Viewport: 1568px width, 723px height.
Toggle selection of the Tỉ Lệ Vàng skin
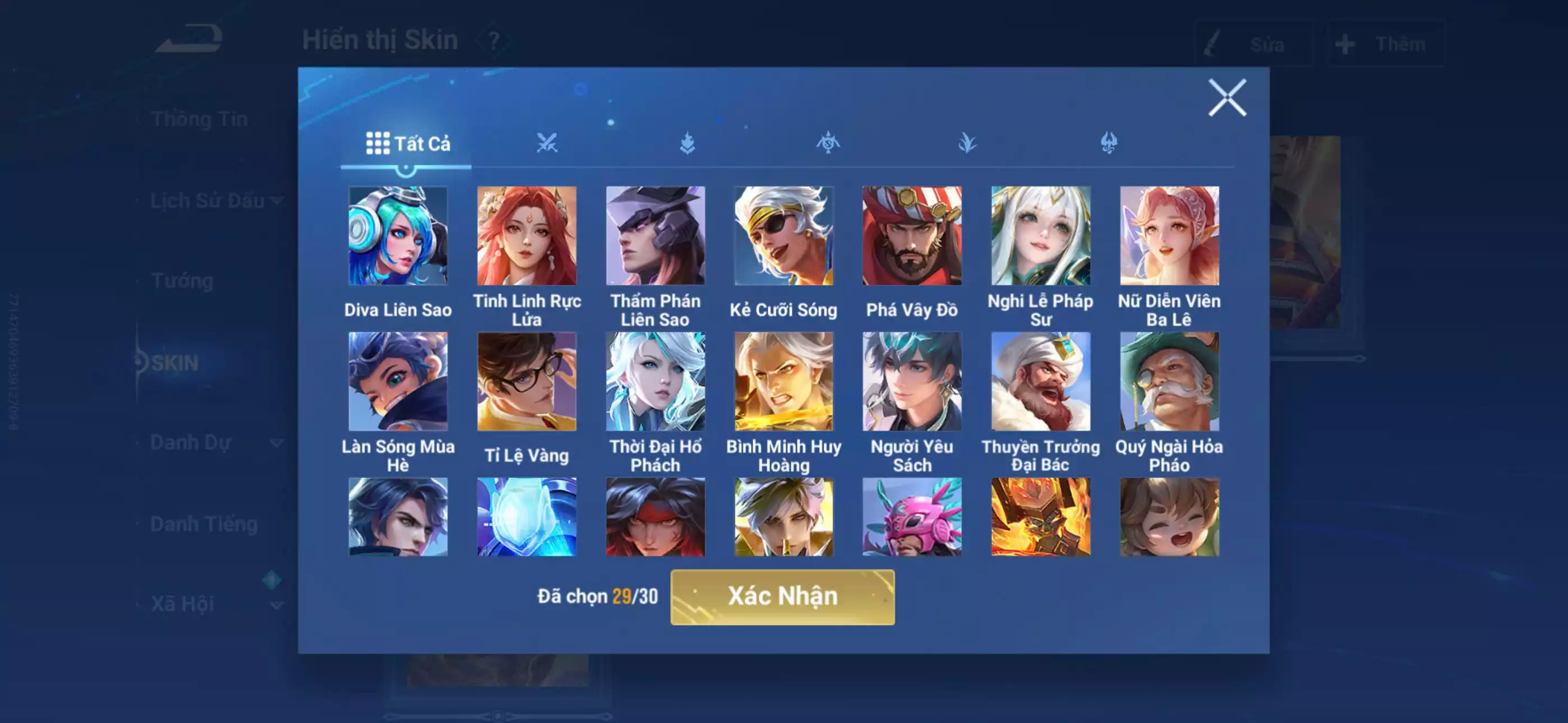pyautogui.click(x=527, y=383)
